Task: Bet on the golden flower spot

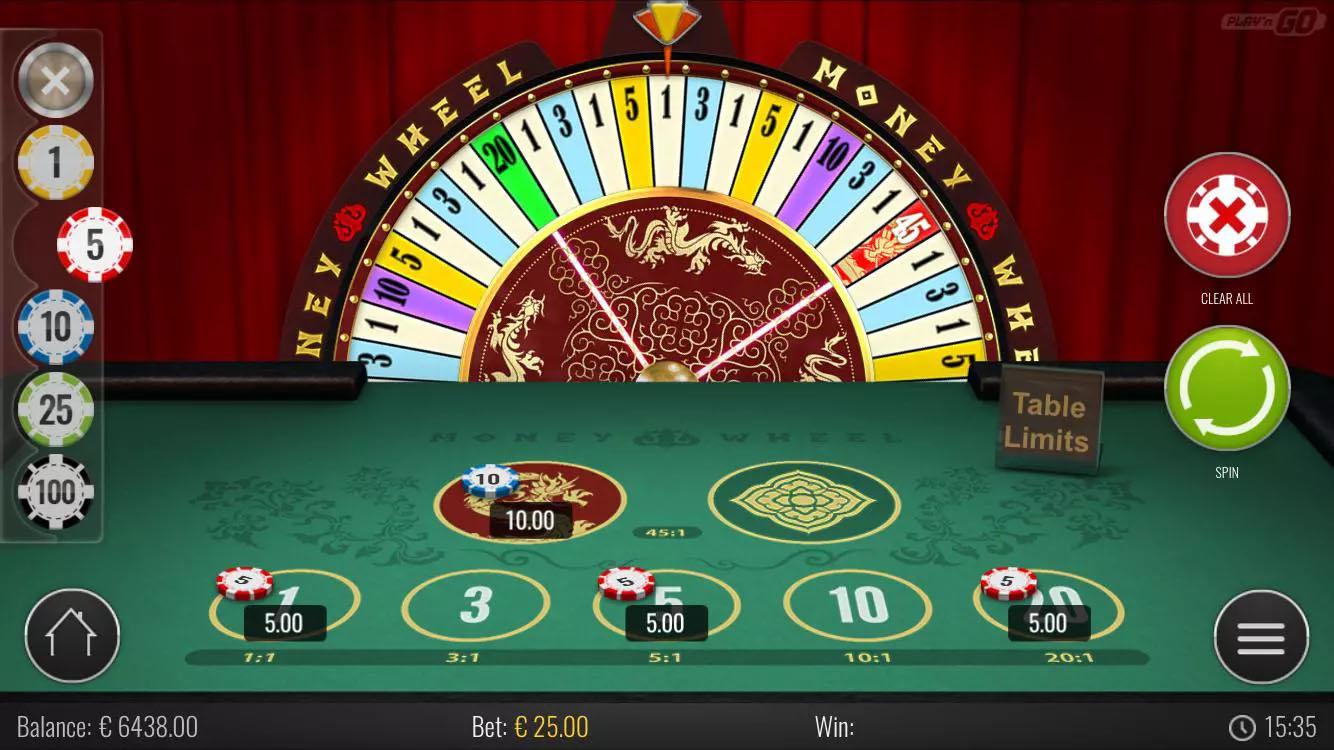Action: (803, 503)
